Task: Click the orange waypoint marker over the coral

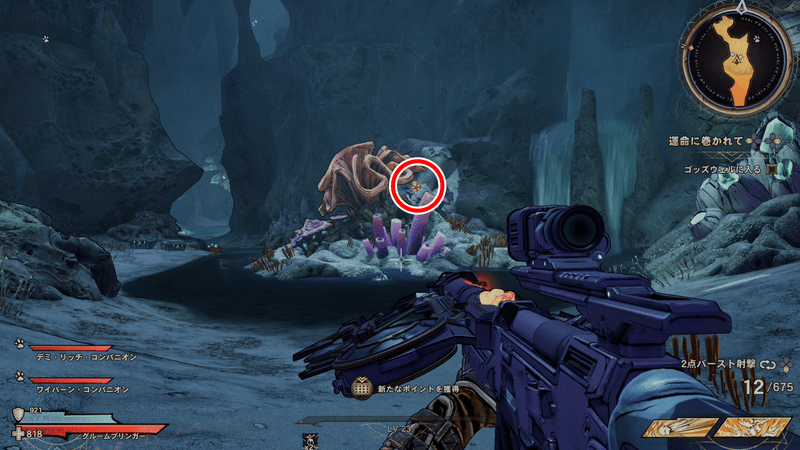Action: (x=412, y=184)
